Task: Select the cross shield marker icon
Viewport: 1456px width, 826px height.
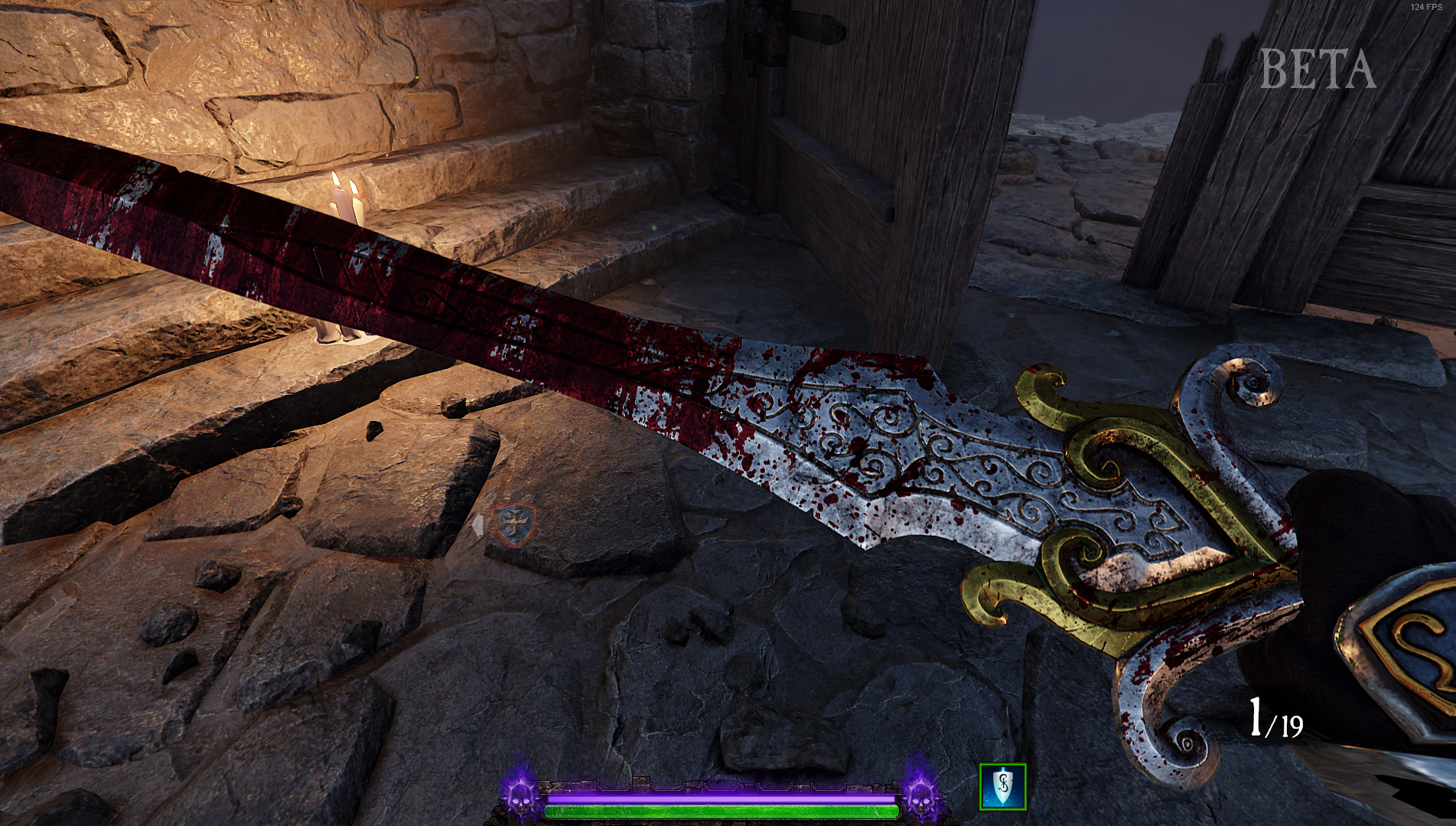Action: pos(516,524)
